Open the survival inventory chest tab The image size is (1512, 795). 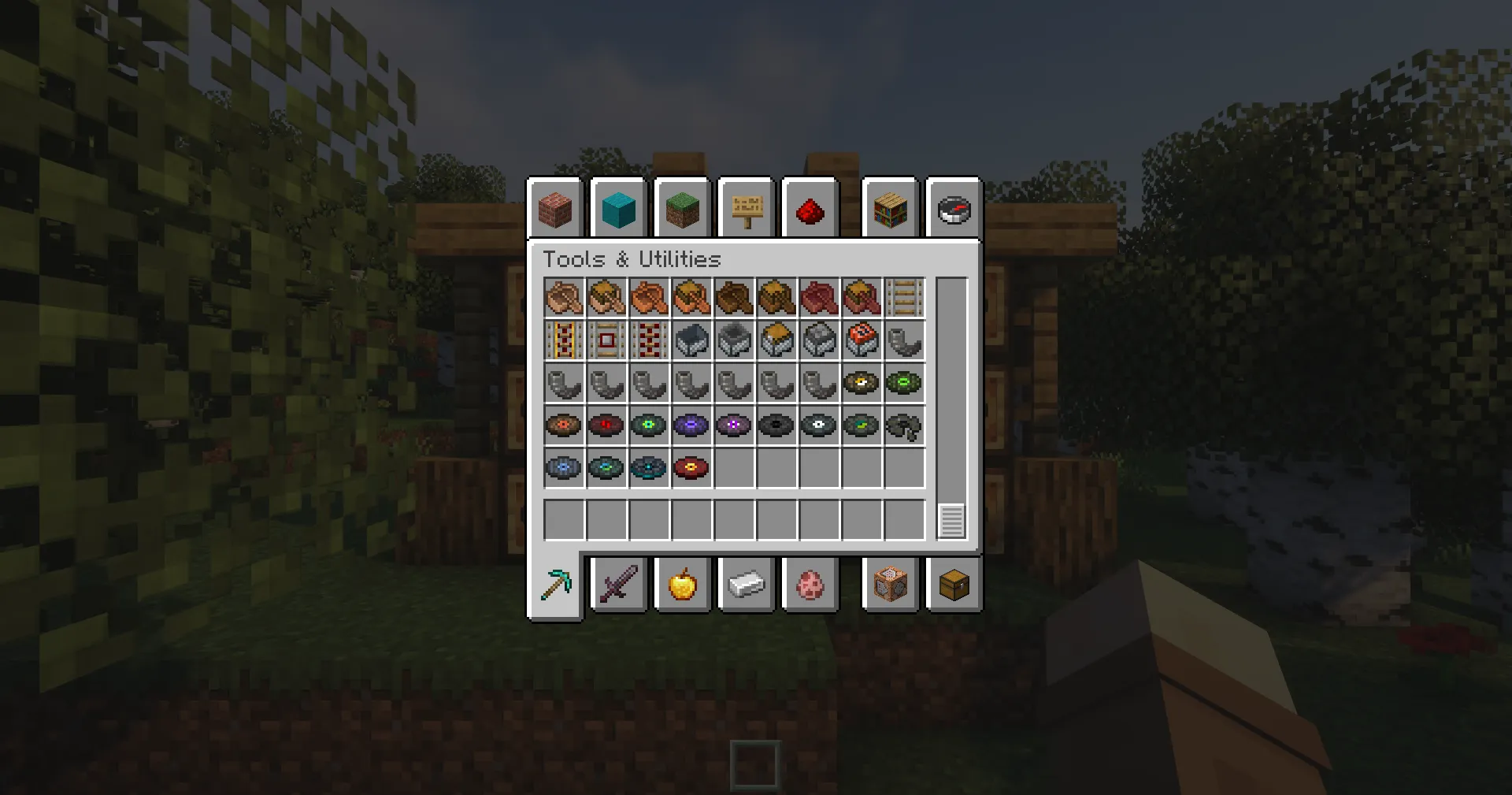click(953, 584)
